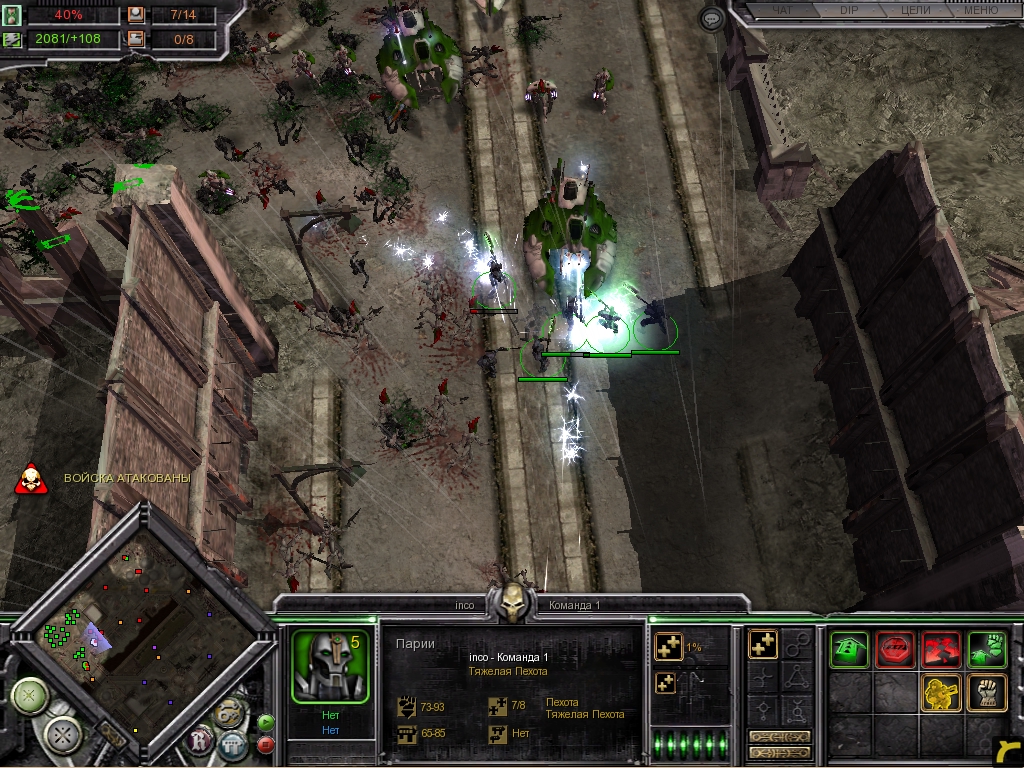Activate the green arrow move command
Image resolution: width=1024 pixels, height=768 pixels.
[x=849, y=650]
